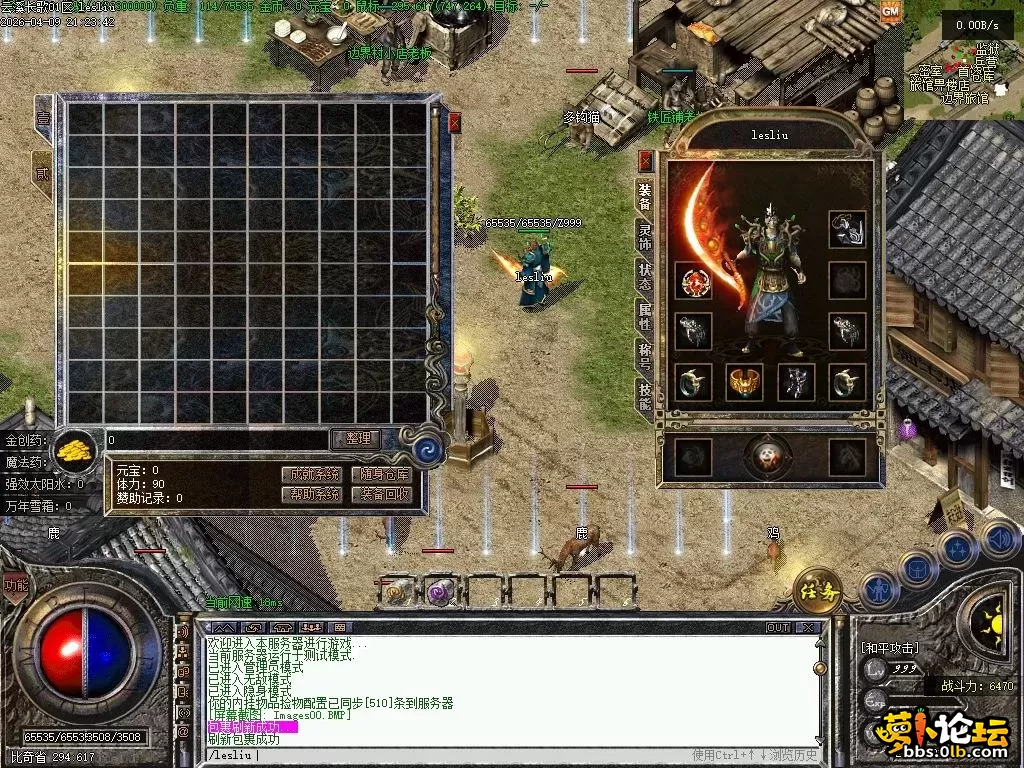The width and height of the screenshot is (1024, 768).
Task: Open the 成就系统 achievement system
Action: coord(311,474)
